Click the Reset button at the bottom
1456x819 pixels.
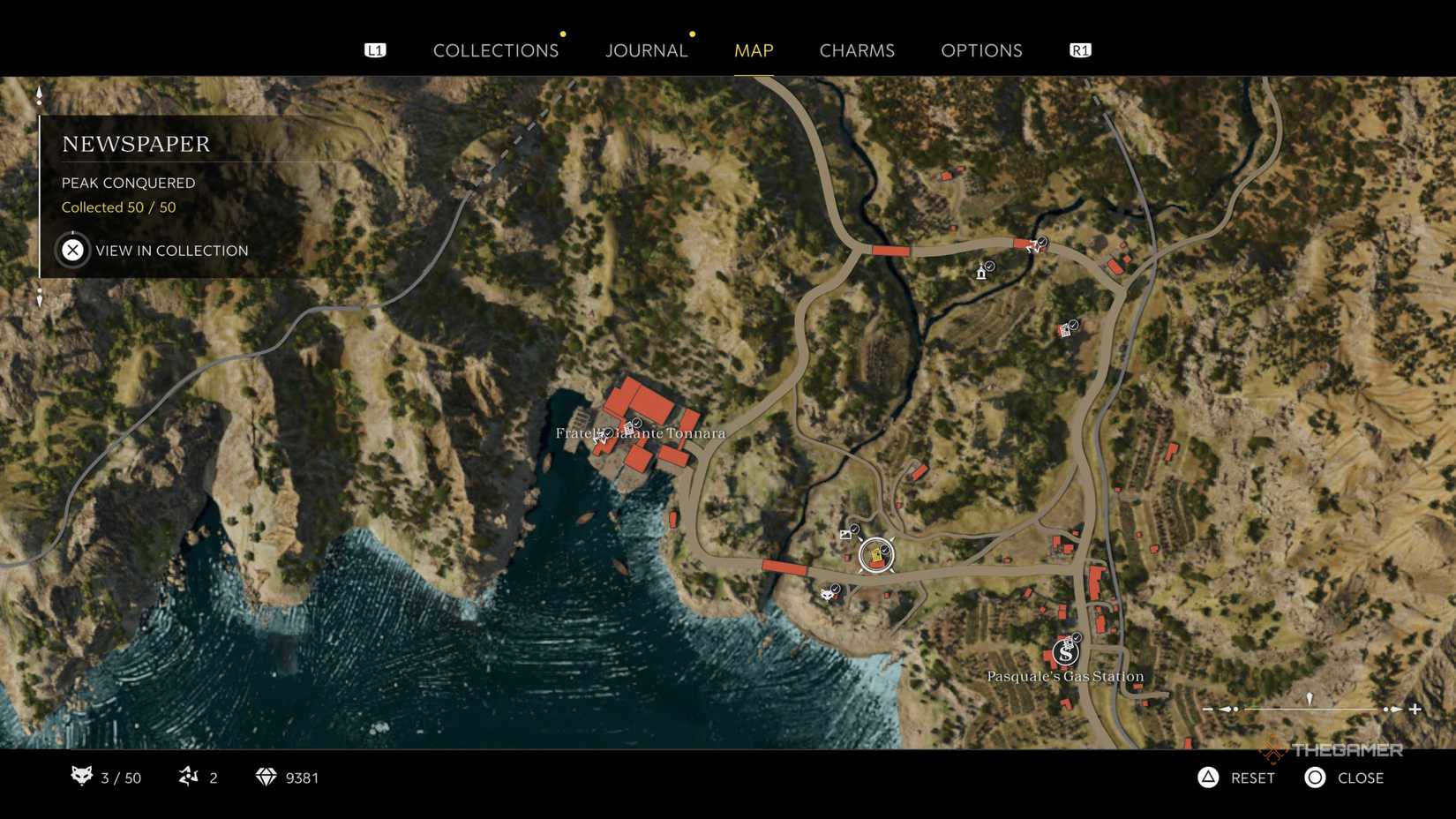point(1235,778)
